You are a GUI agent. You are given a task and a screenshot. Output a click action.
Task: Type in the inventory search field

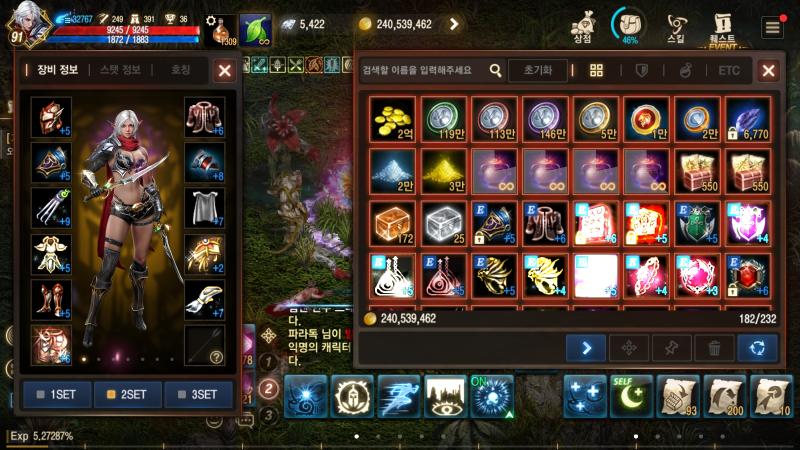tap(422, 70)
